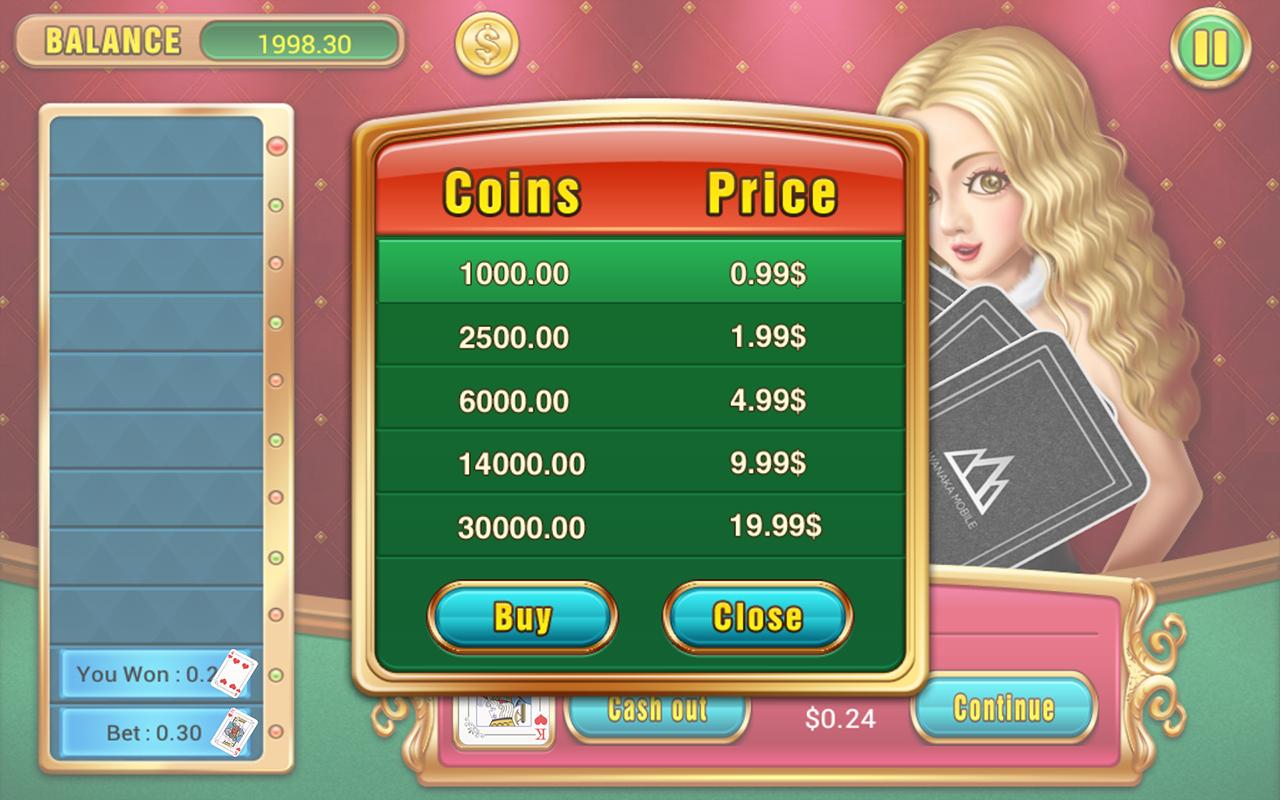Select the 30000.00 coins for 19.99$ row

point(640,527)
